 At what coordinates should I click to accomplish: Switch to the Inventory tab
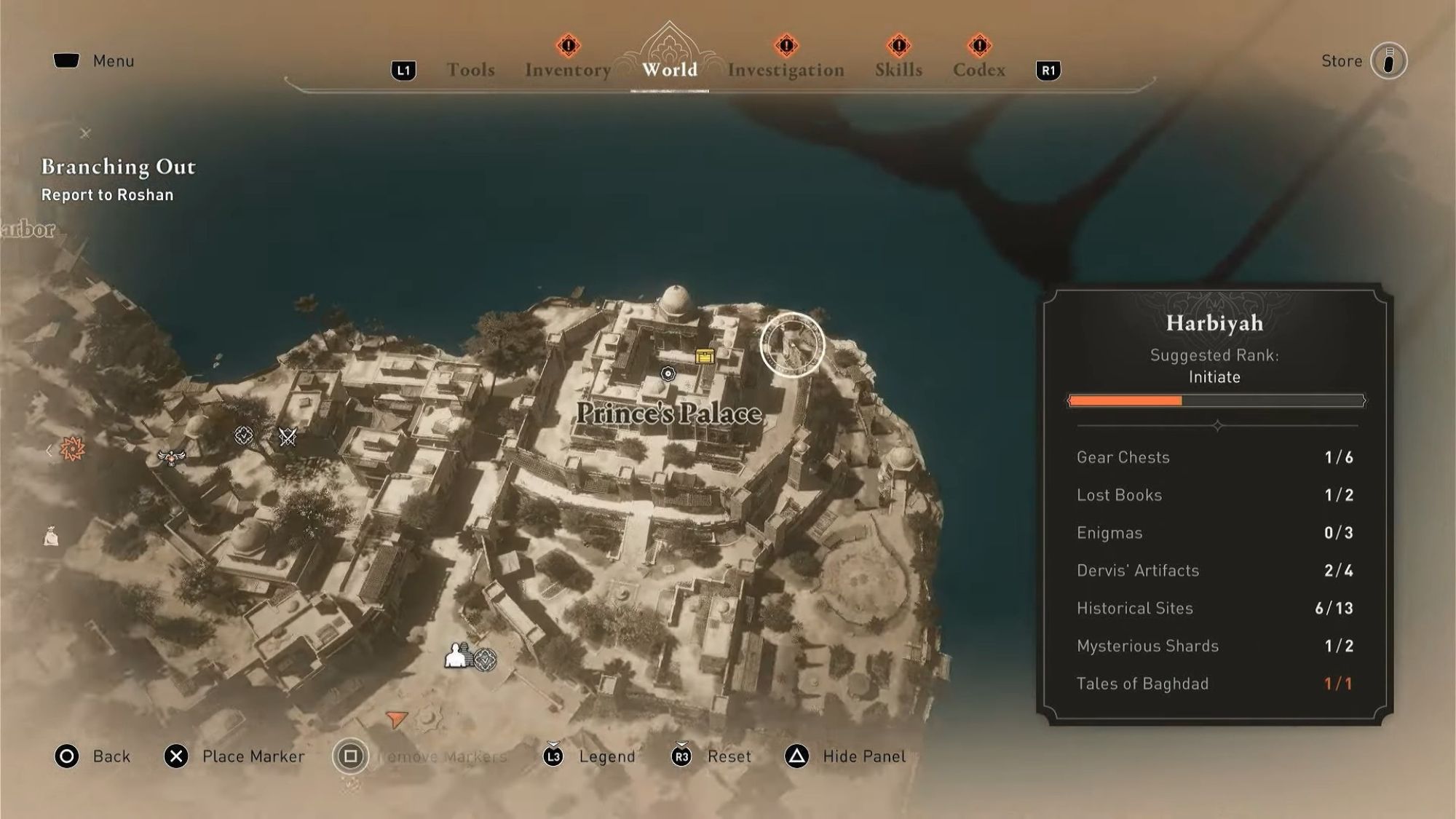[566, 70]
